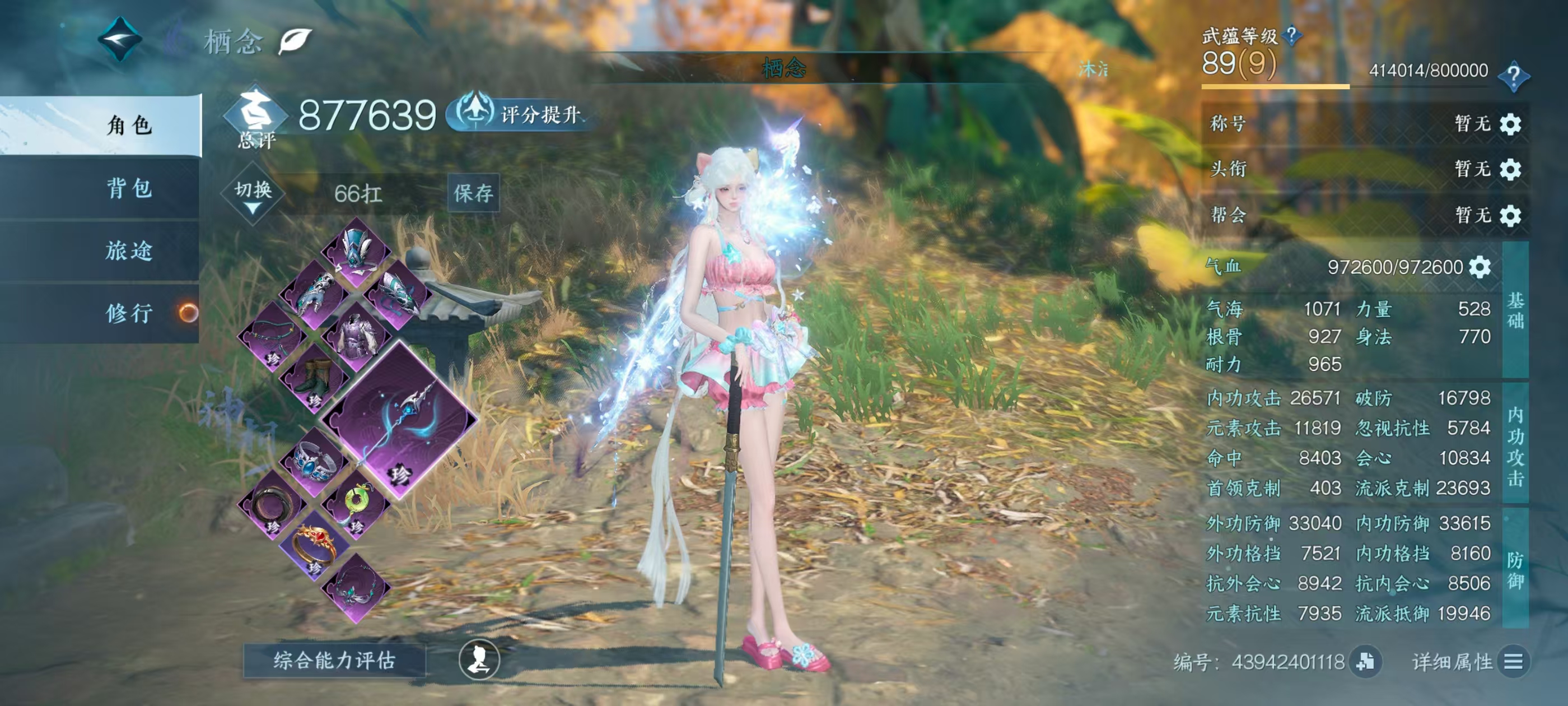1568x706 pixels.
Task: Open the 称号 settings gear
Action: click(x=1510, y=124)
